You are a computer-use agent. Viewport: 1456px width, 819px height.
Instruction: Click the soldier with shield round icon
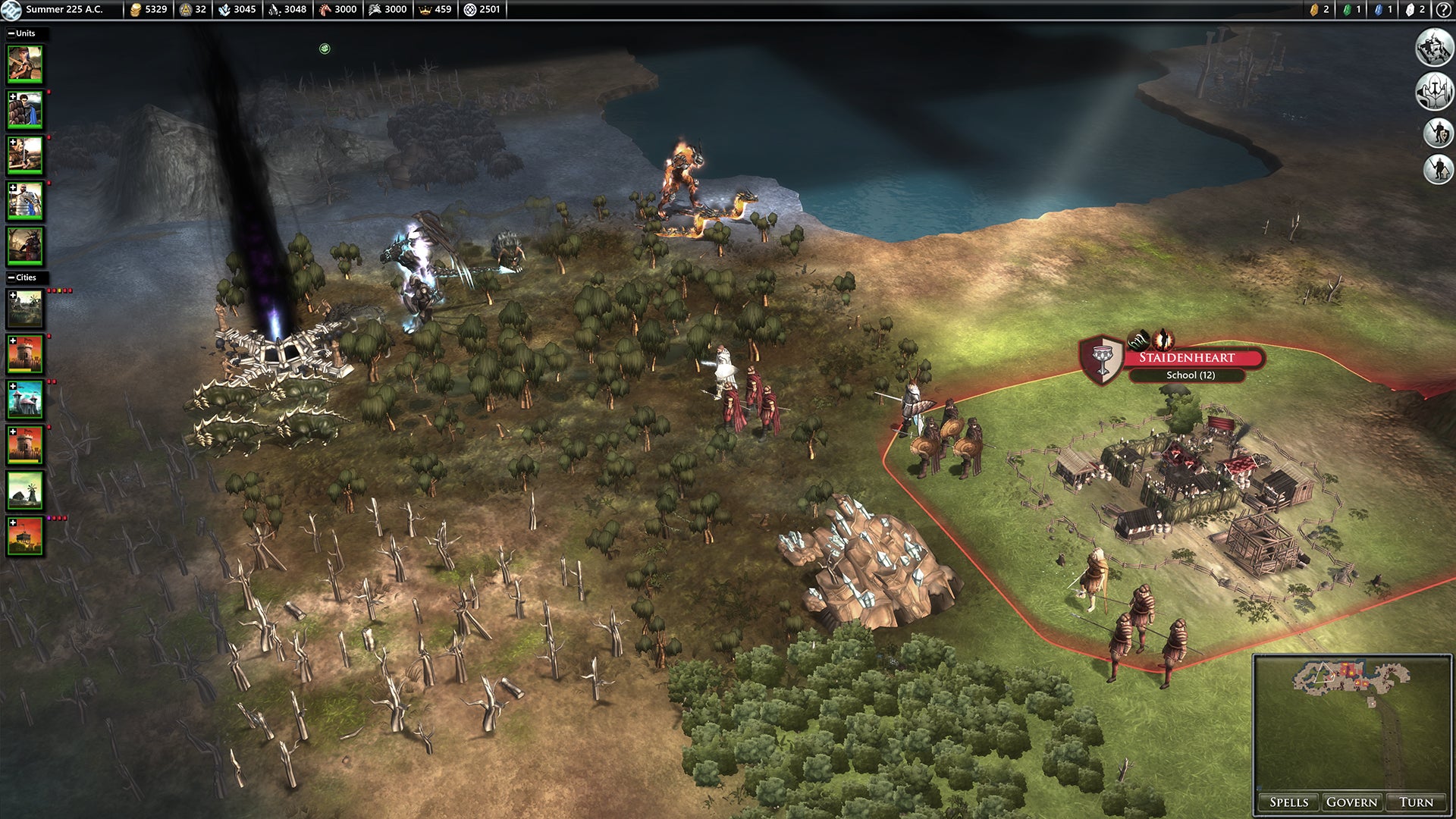pos(1438,133)
